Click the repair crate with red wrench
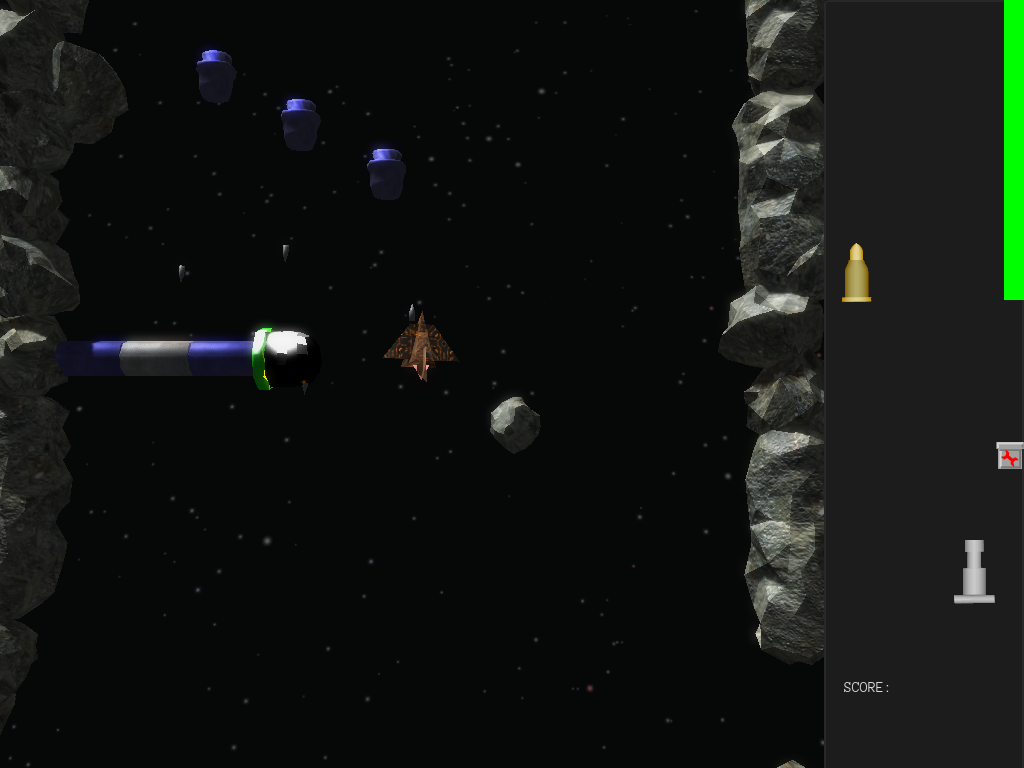Viewport: 1024px width, 768px height. coord(1010,456)
